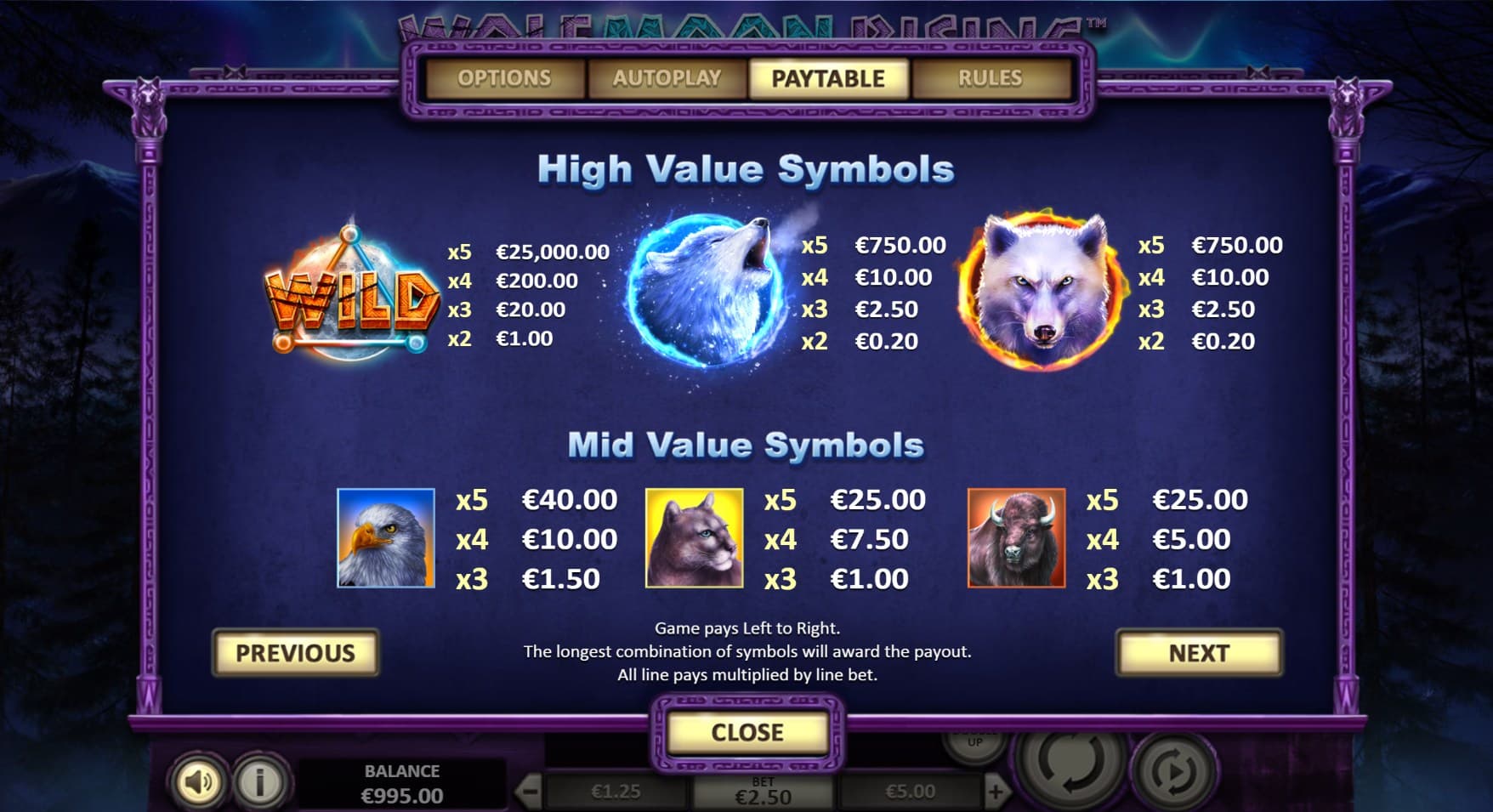Select the Paytable tab

pos(828,78)
